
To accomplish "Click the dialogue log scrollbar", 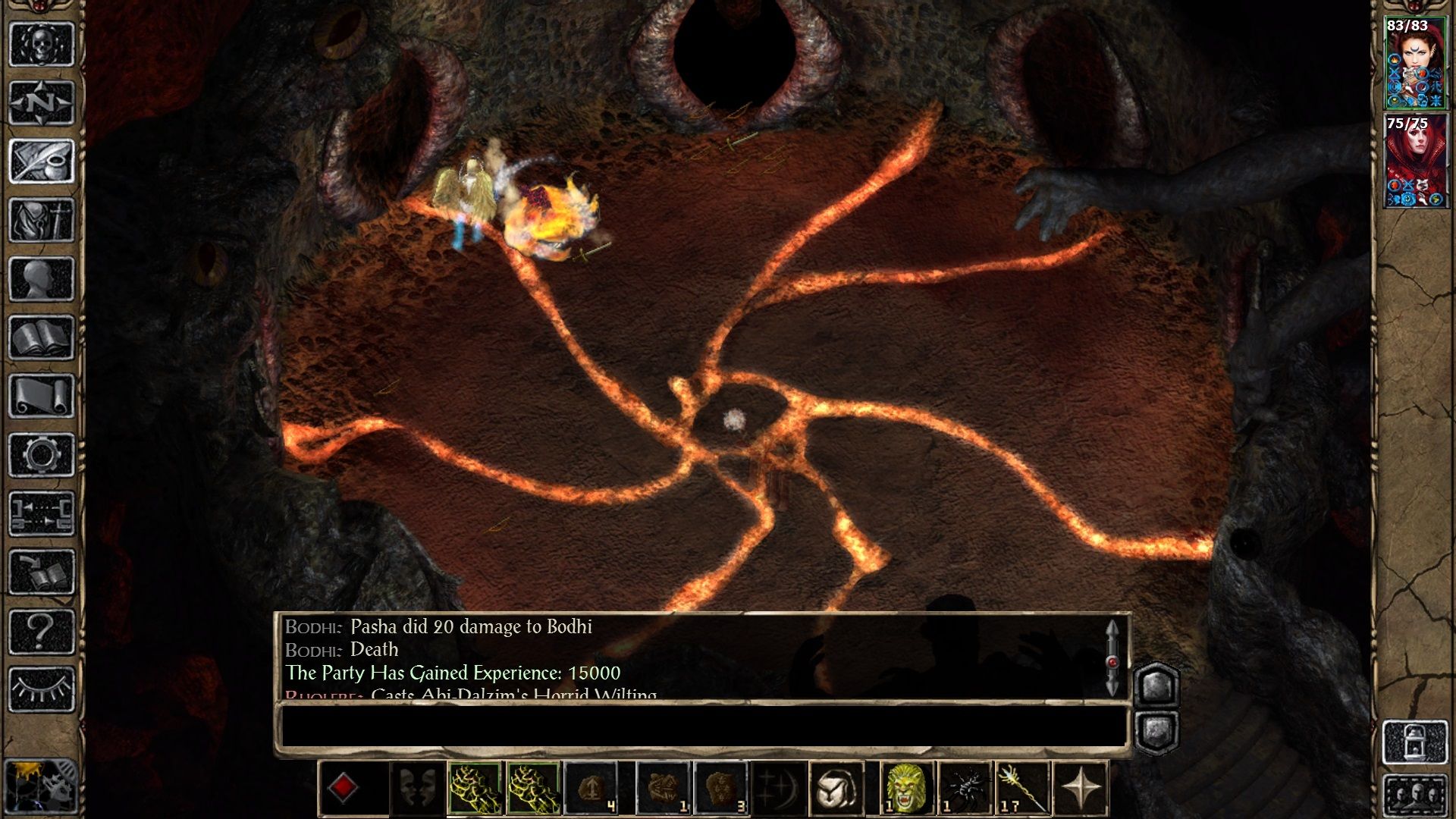I will pos(1112,658).
